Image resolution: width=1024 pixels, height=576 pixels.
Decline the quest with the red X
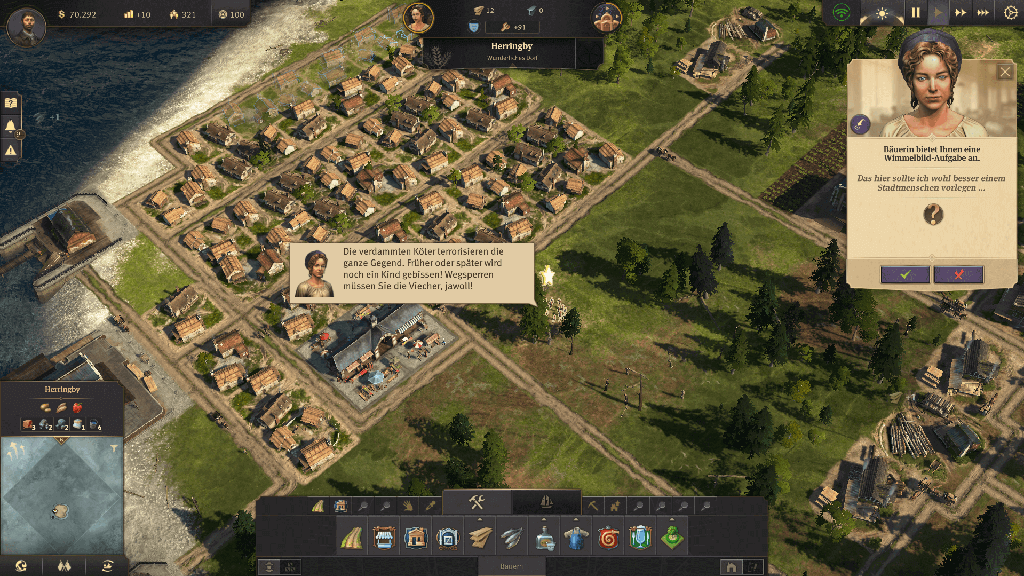[958, 274]
